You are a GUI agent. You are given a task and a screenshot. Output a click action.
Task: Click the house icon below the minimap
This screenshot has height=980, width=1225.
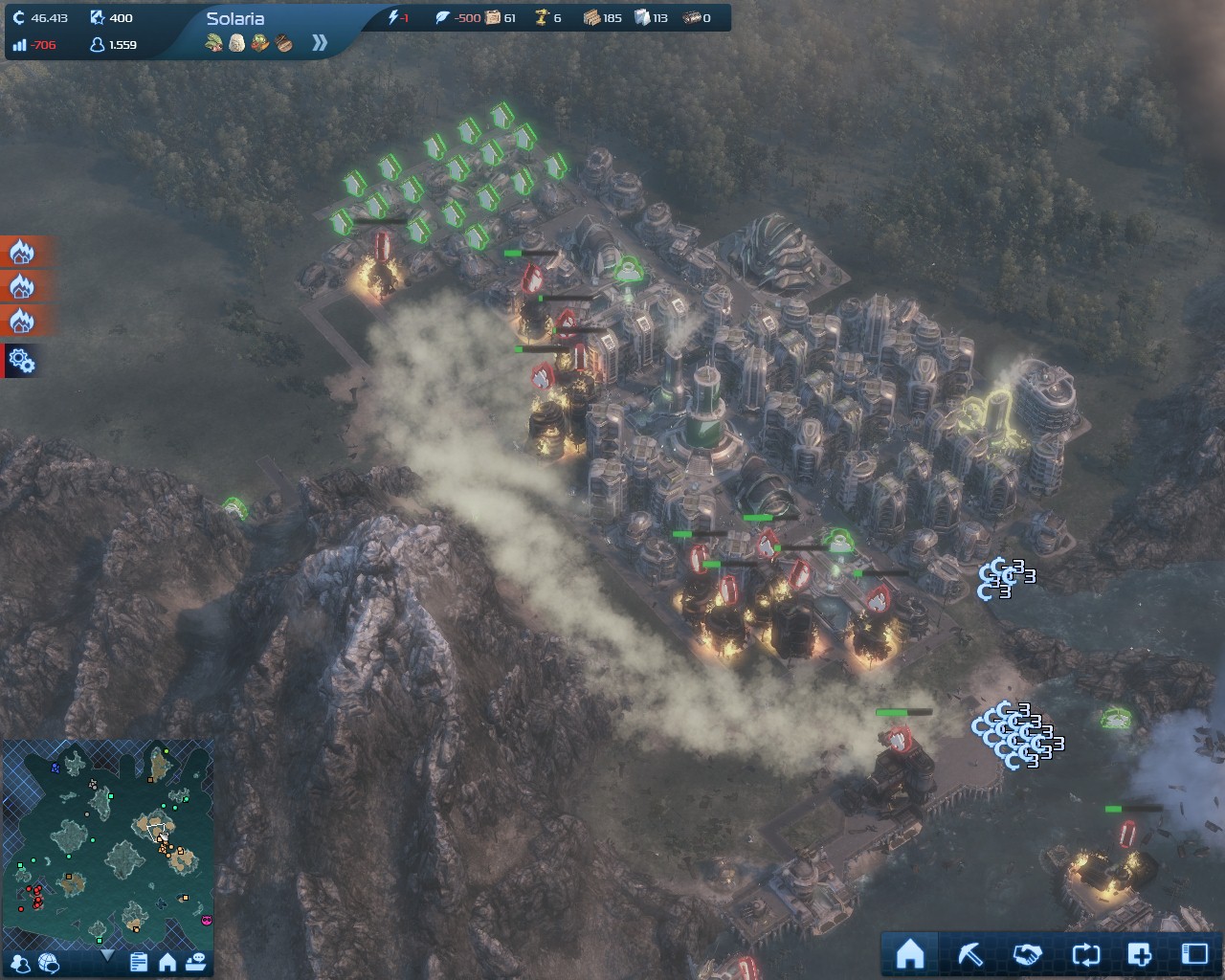167,962
